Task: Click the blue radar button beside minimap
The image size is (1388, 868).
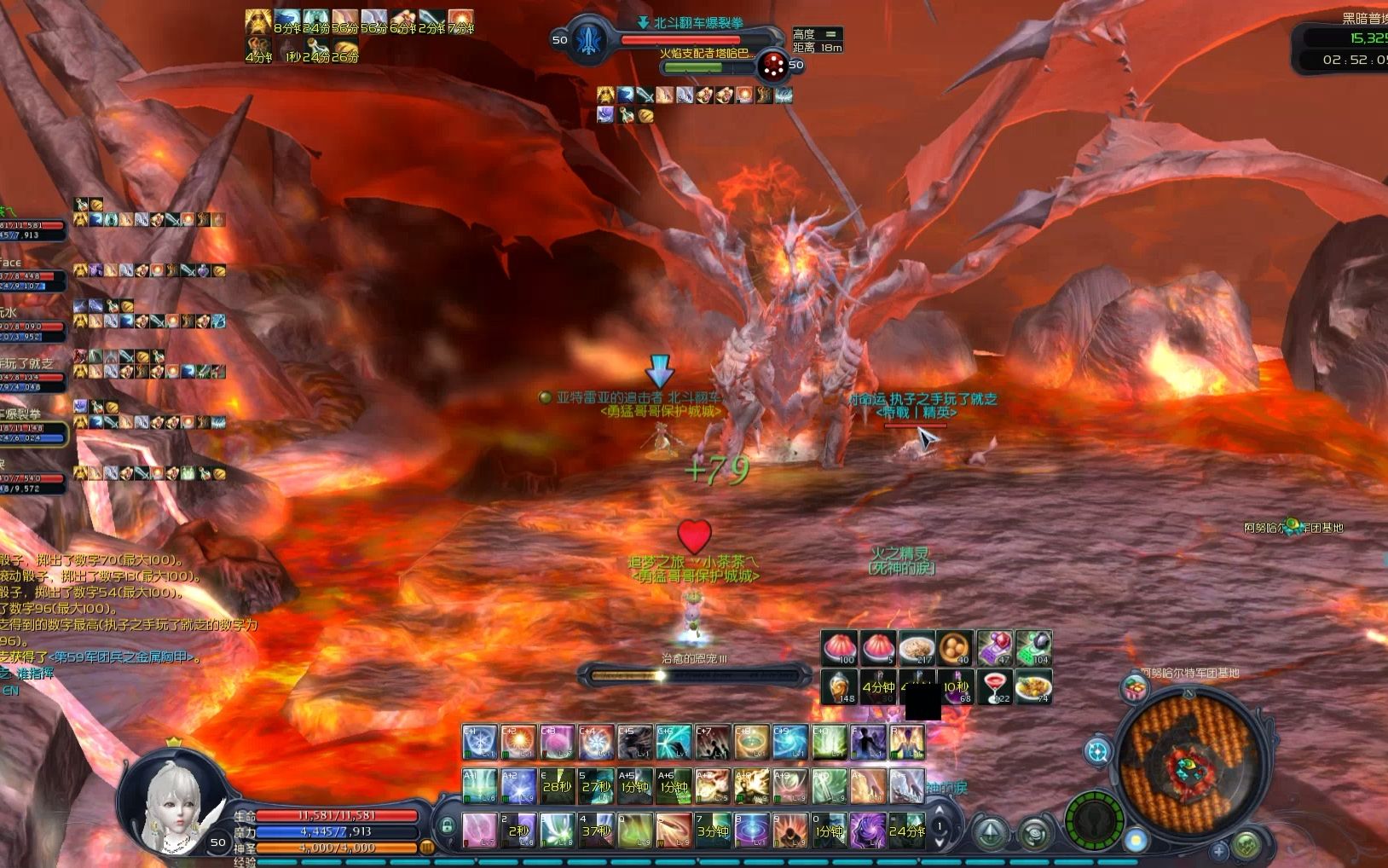Action: (x=1097, y=752)
